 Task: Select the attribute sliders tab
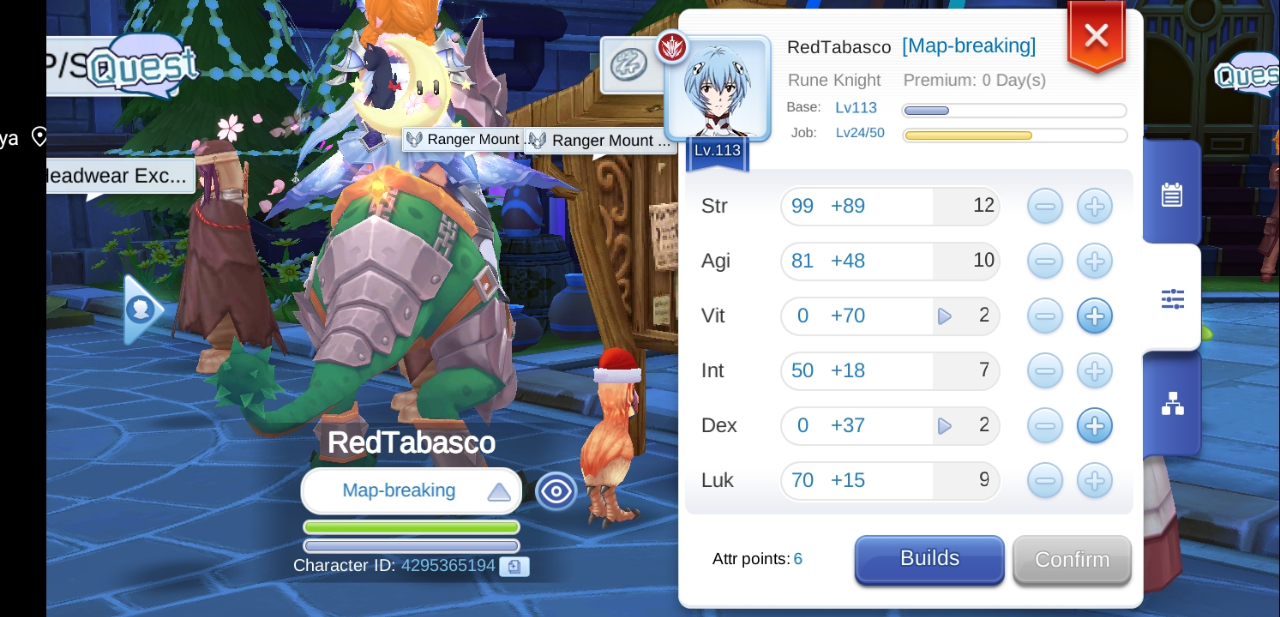[1172, 298]
